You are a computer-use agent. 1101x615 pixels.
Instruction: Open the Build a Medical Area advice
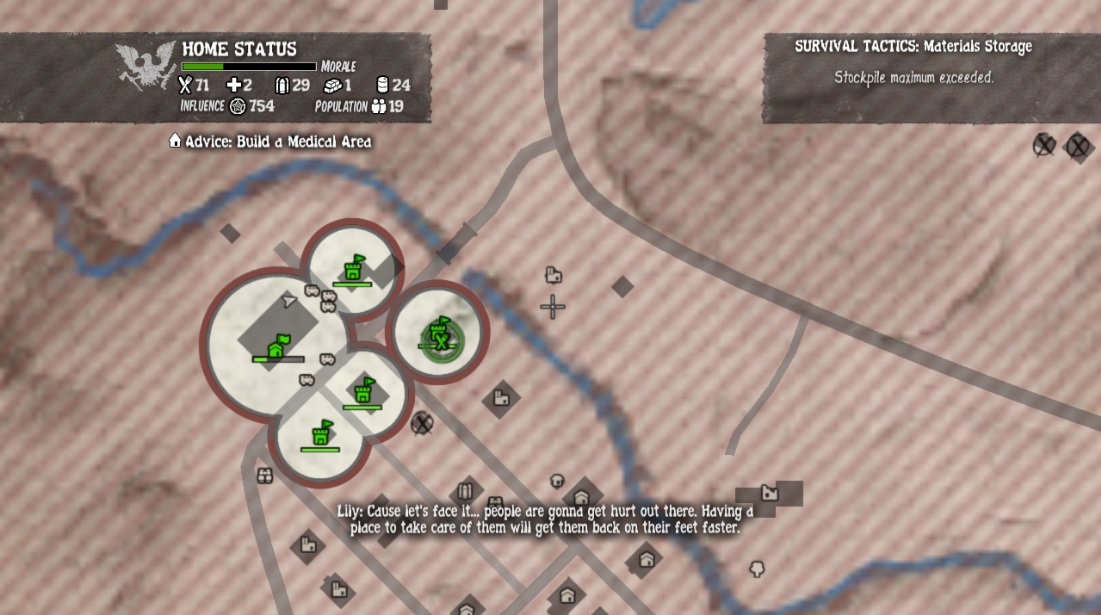pyautogui.click(x=271, y=142)
